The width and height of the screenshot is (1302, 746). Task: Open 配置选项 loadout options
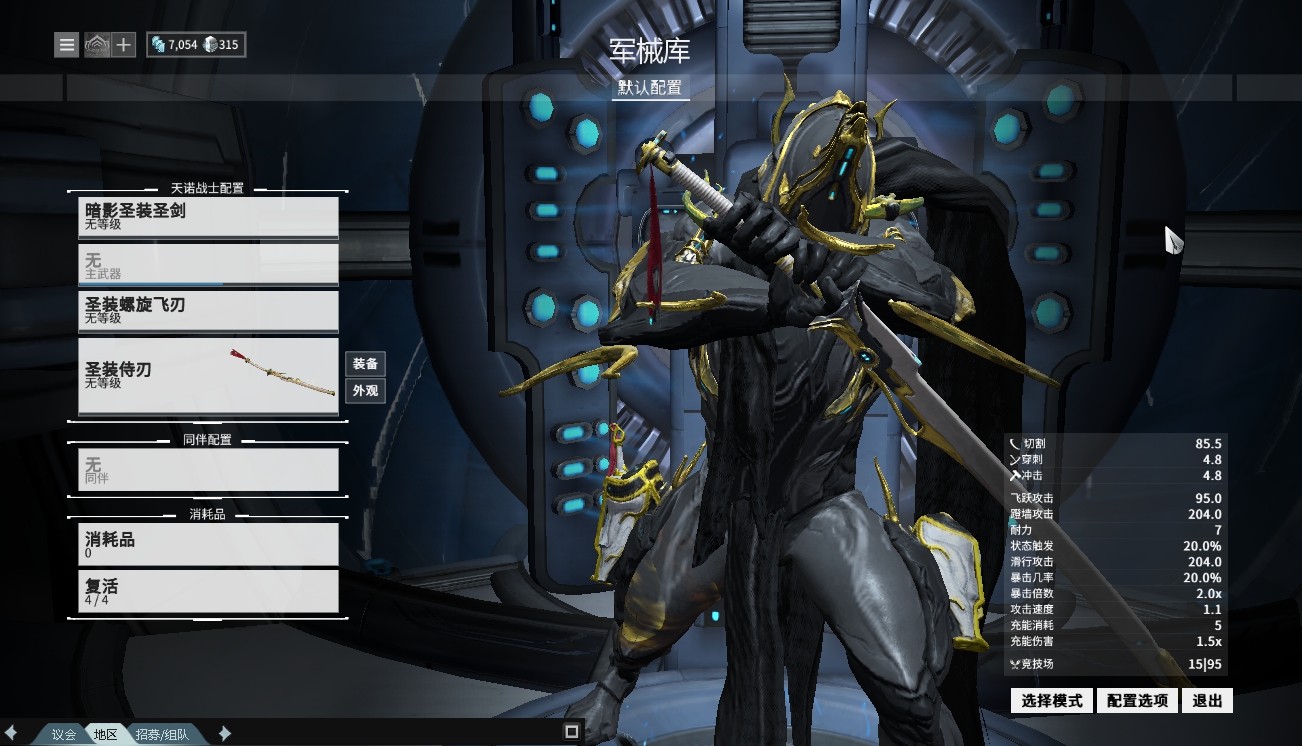pos(1137,701)
